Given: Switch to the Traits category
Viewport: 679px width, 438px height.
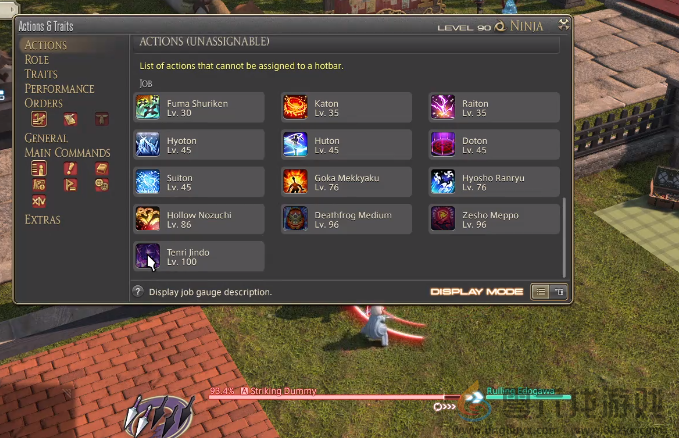Looking at the screenshot, I should point(41,74).
